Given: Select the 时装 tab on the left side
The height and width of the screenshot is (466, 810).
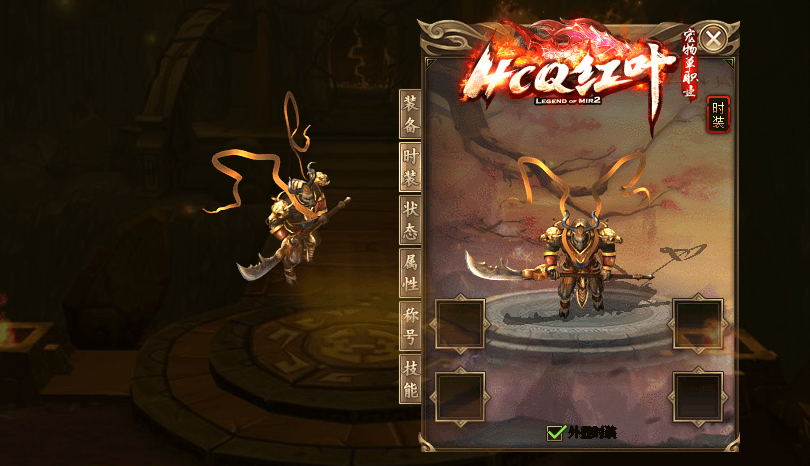Looking at the screenshot, I should point(410,167).
